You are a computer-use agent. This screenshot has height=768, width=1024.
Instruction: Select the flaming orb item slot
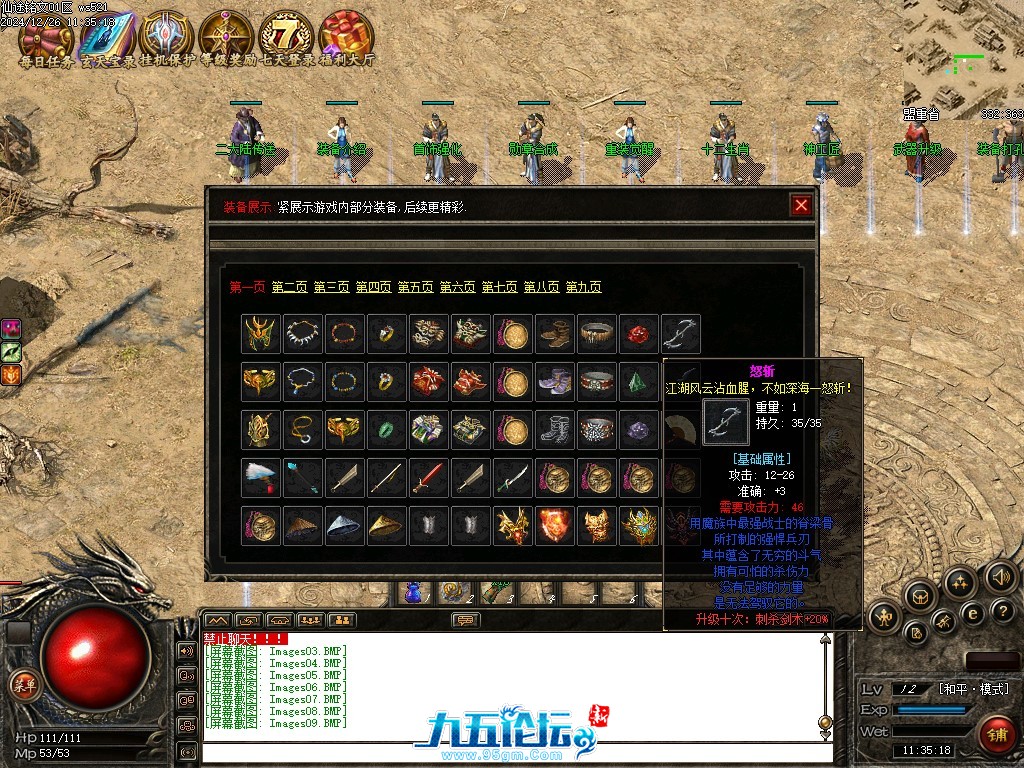click(x=554, y=525)
